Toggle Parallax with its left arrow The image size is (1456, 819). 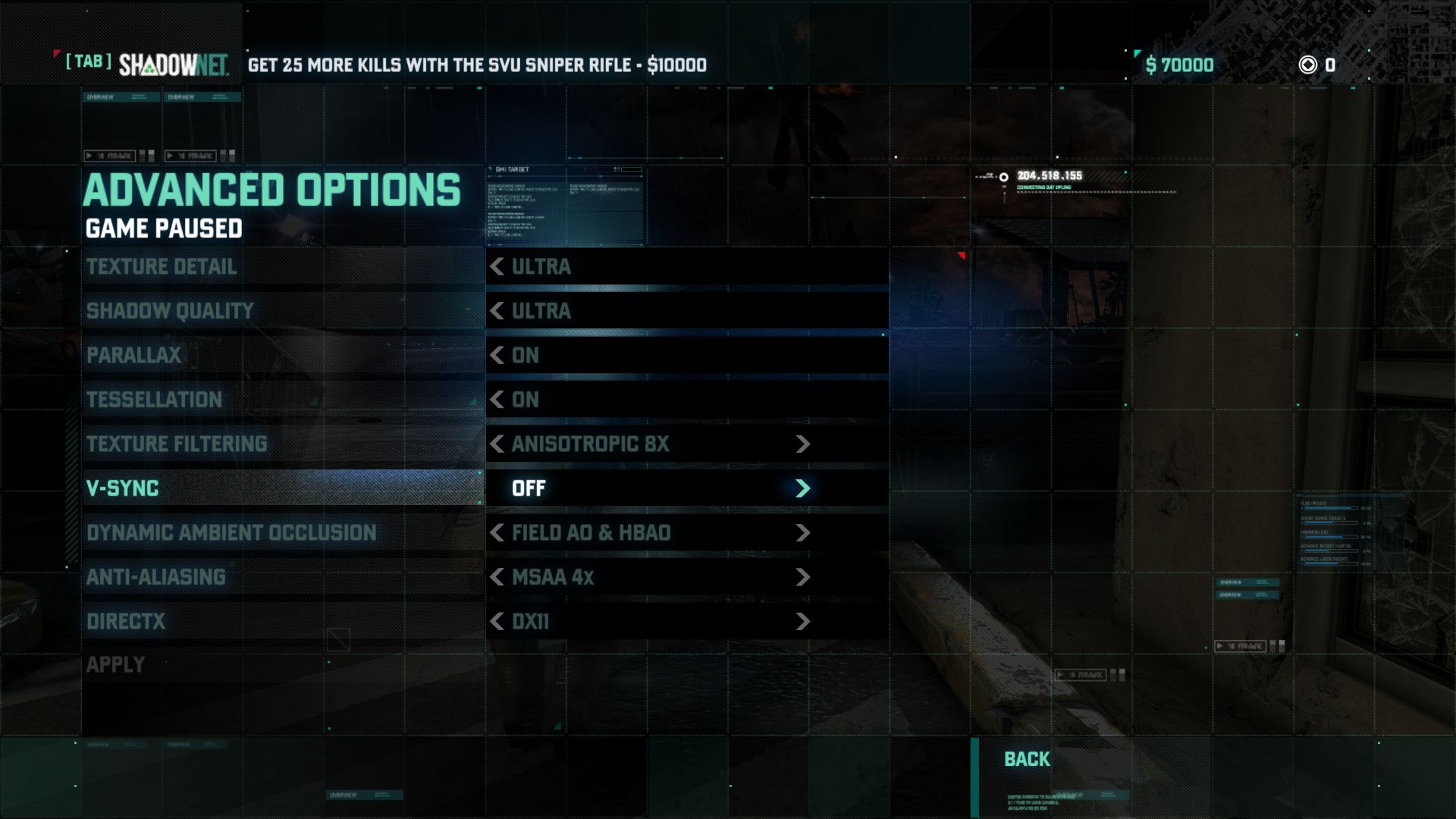(x=497, y=355)
